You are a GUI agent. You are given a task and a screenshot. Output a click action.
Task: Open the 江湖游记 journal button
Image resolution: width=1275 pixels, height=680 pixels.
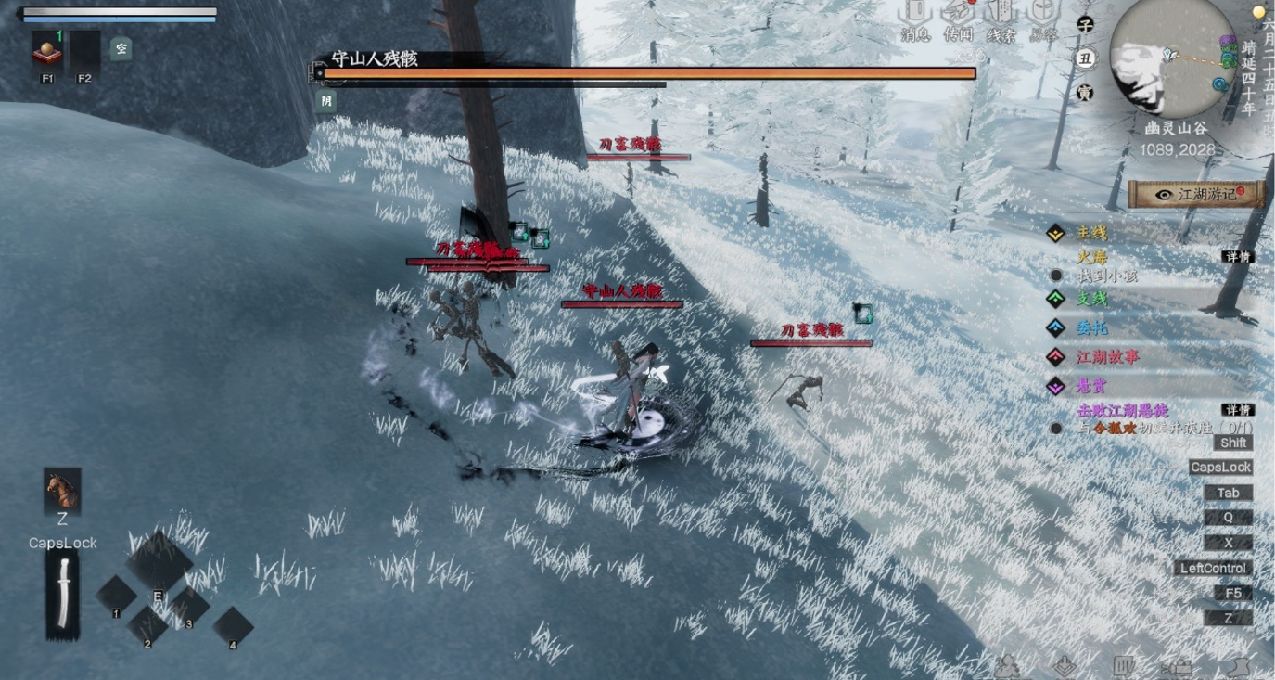click(x=1196, y=194)
